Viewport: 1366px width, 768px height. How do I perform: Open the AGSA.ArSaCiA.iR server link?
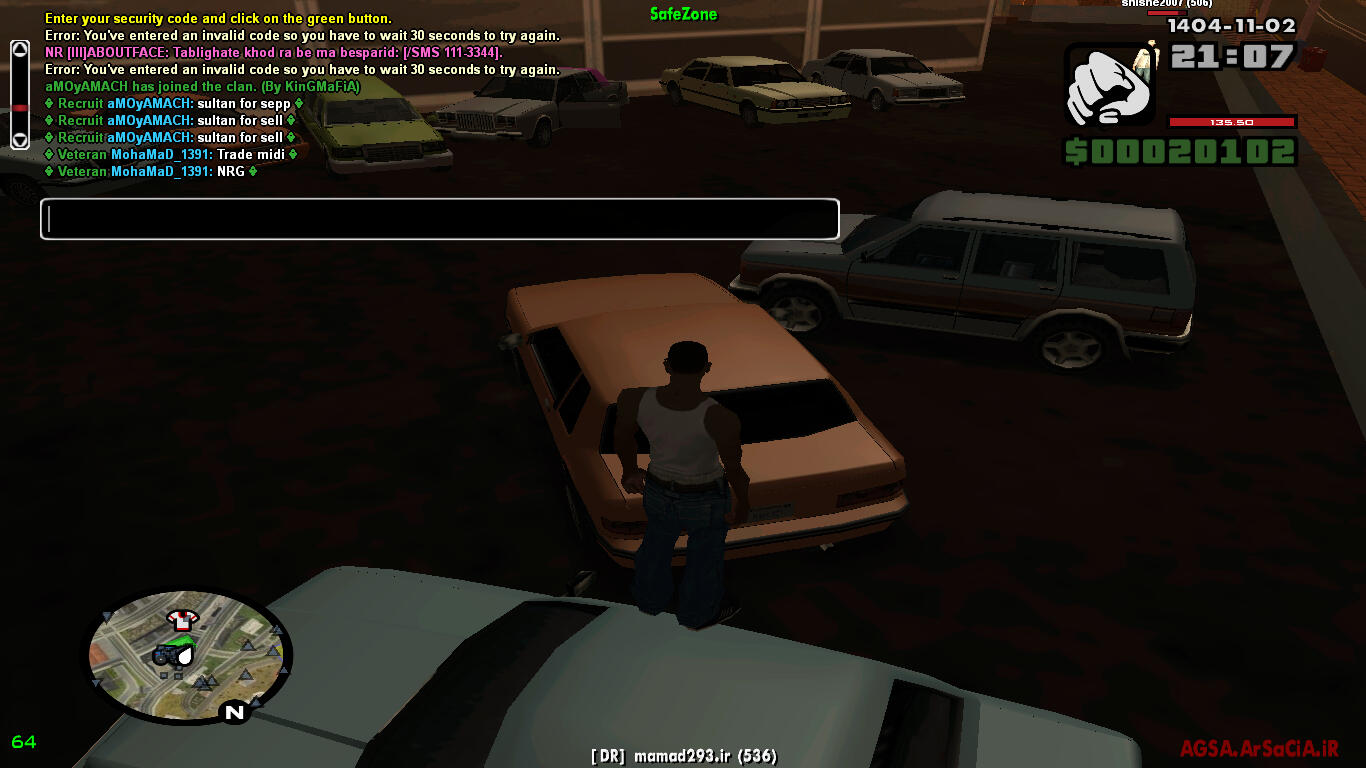(1258, 749)
